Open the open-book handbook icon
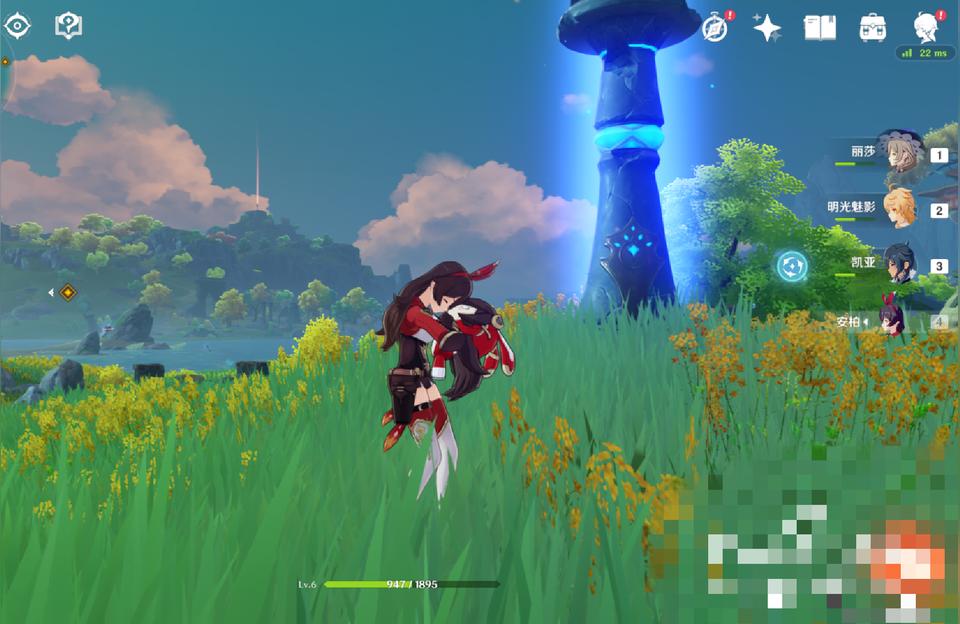Viewport: 960px width, 624px height. click(x=820, y=28)
